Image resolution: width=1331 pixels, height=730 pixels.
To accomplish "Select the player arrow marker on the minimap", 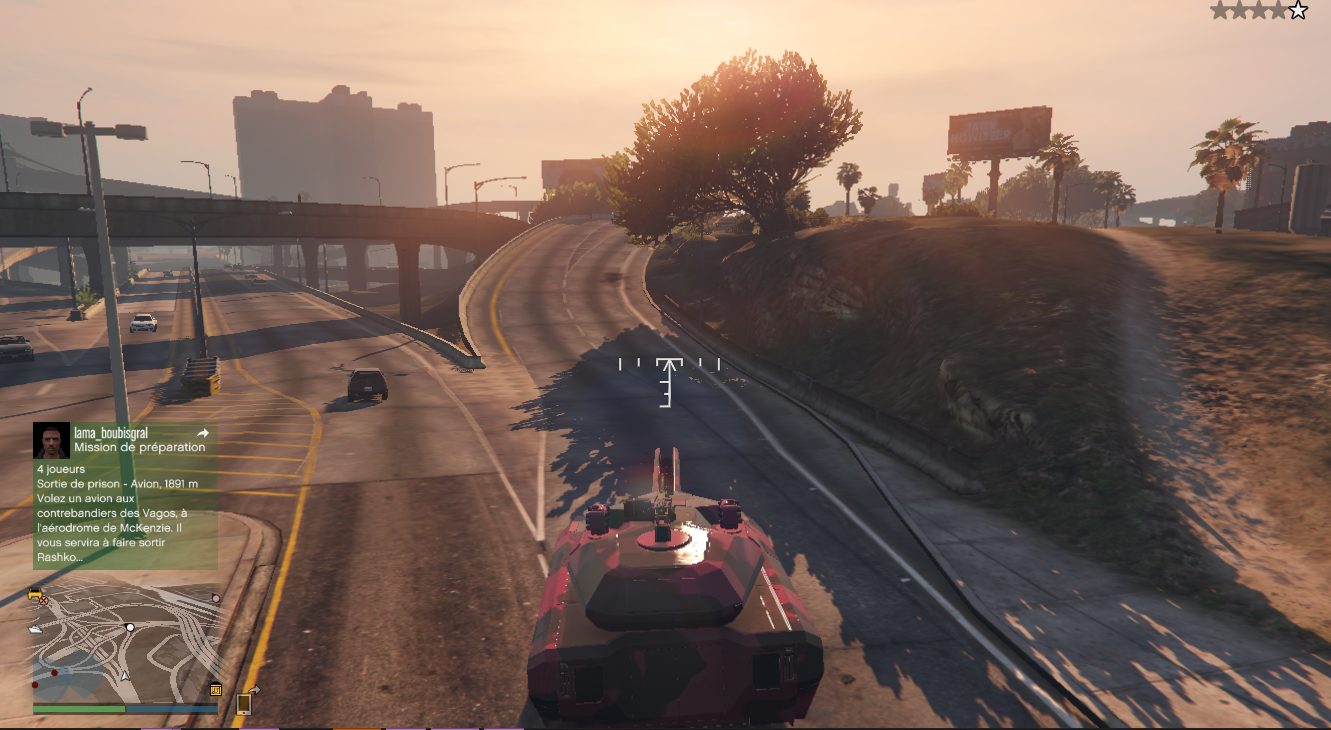I will (125, 675).
